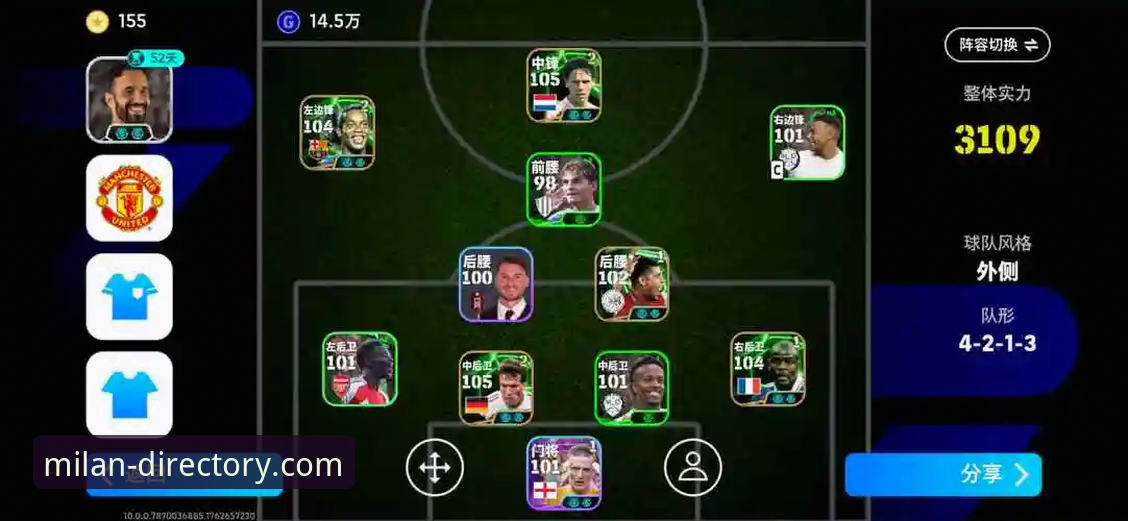This screenshot has width=1128, height=521.
Task: Open the round player profile icon button
Action: [693, 467]
